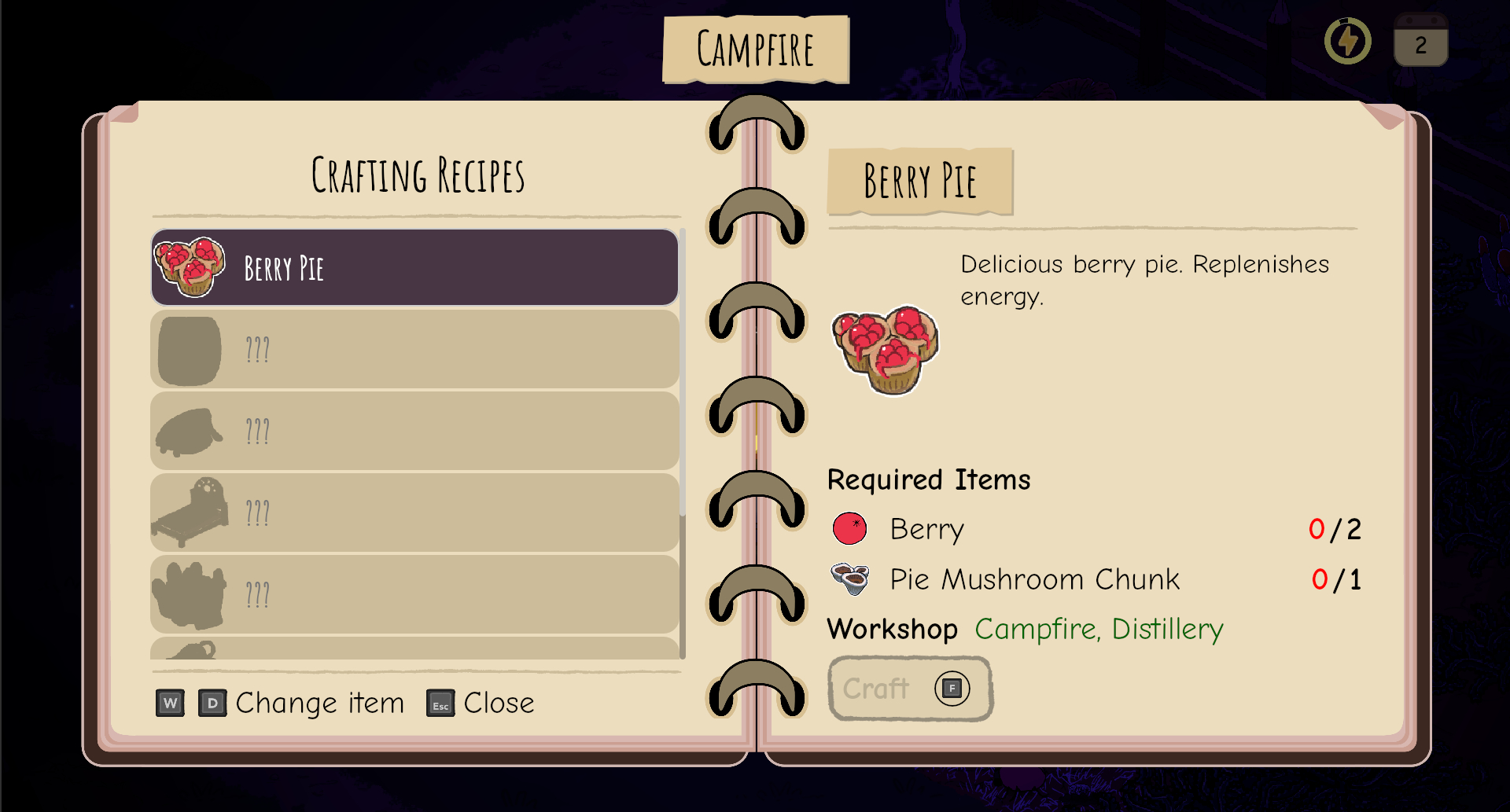Click the lightning bolt energy icon
Screen dimensions: 1510x812
(x=1347, y=41)
